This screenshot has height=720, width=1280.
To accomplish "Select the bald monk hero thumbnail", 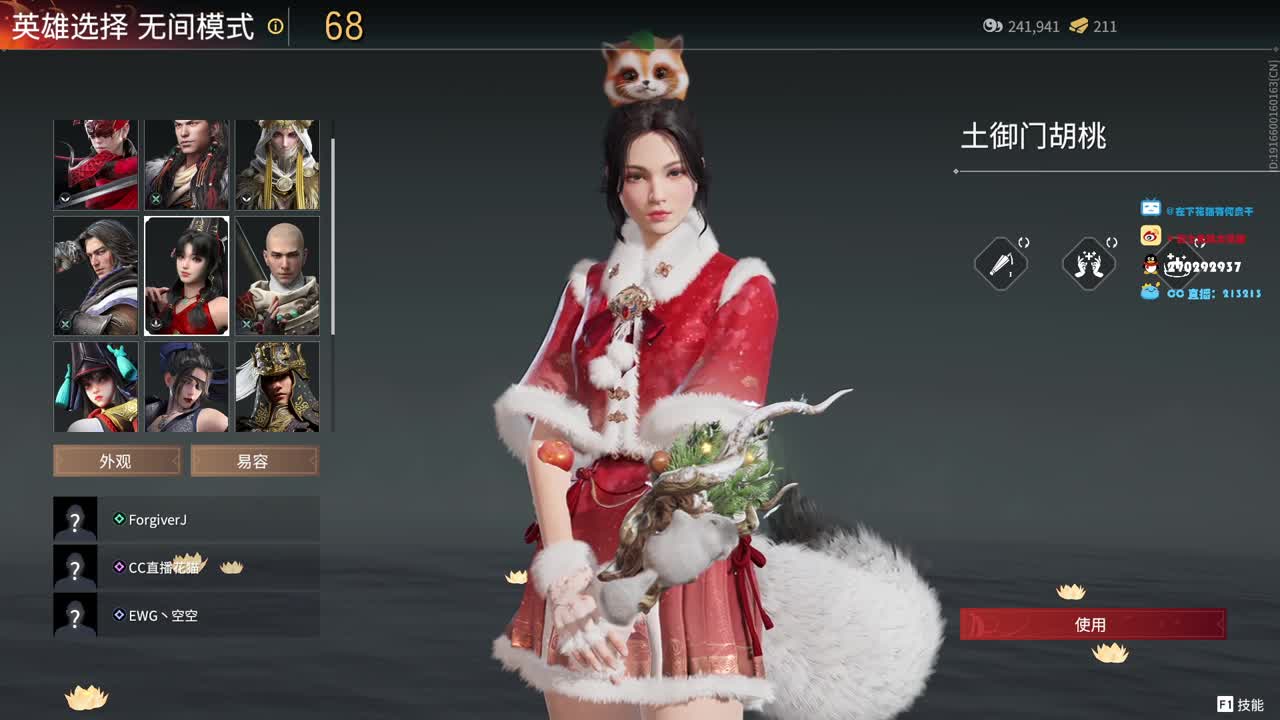I will coord(277,276).
